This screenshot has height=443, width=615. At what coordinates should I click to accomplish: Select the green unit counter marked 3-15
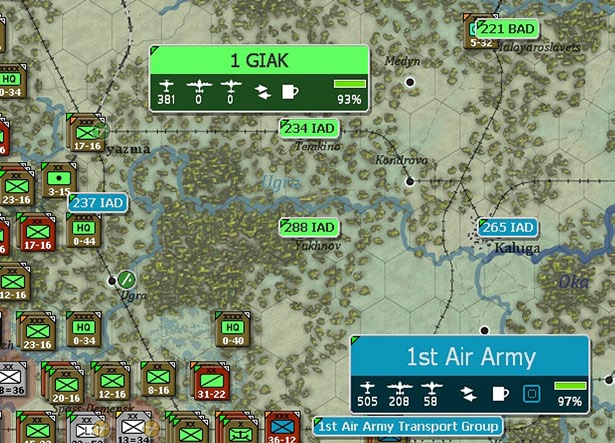click(x=60, y=182)
